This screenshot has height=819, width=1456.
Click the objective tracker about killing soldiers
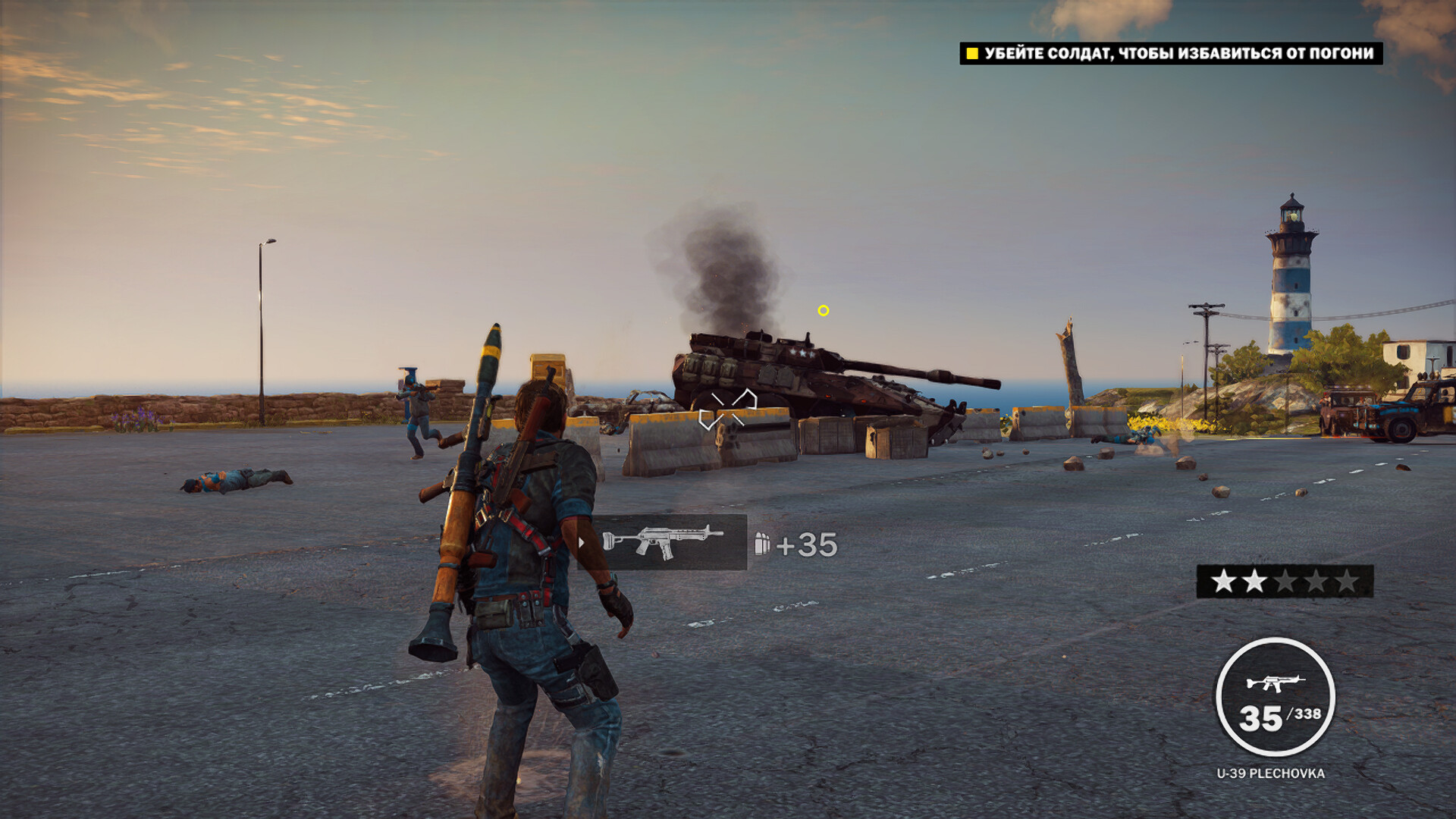click(1171, 53)
